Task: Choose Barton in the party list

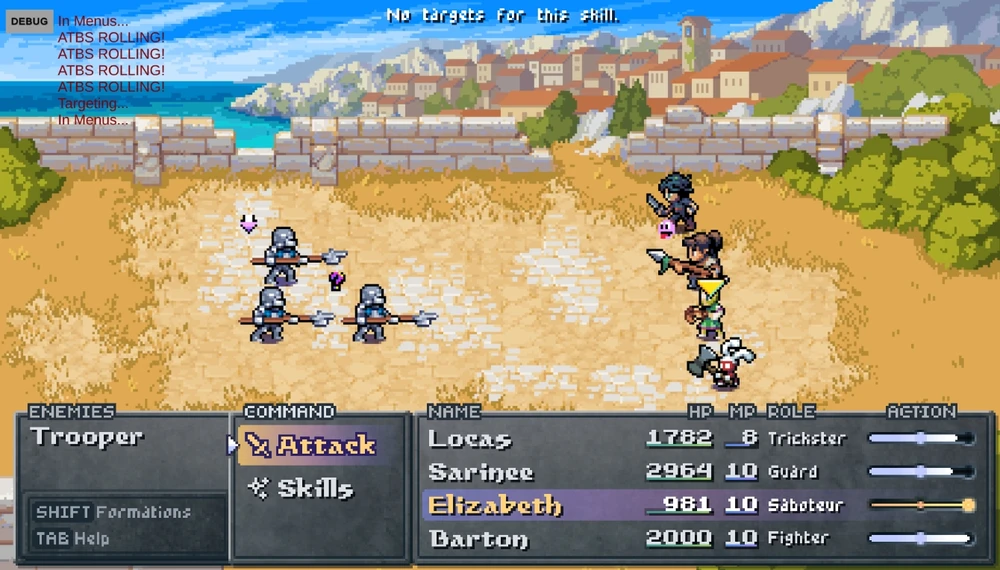Action: coord(478,539)
